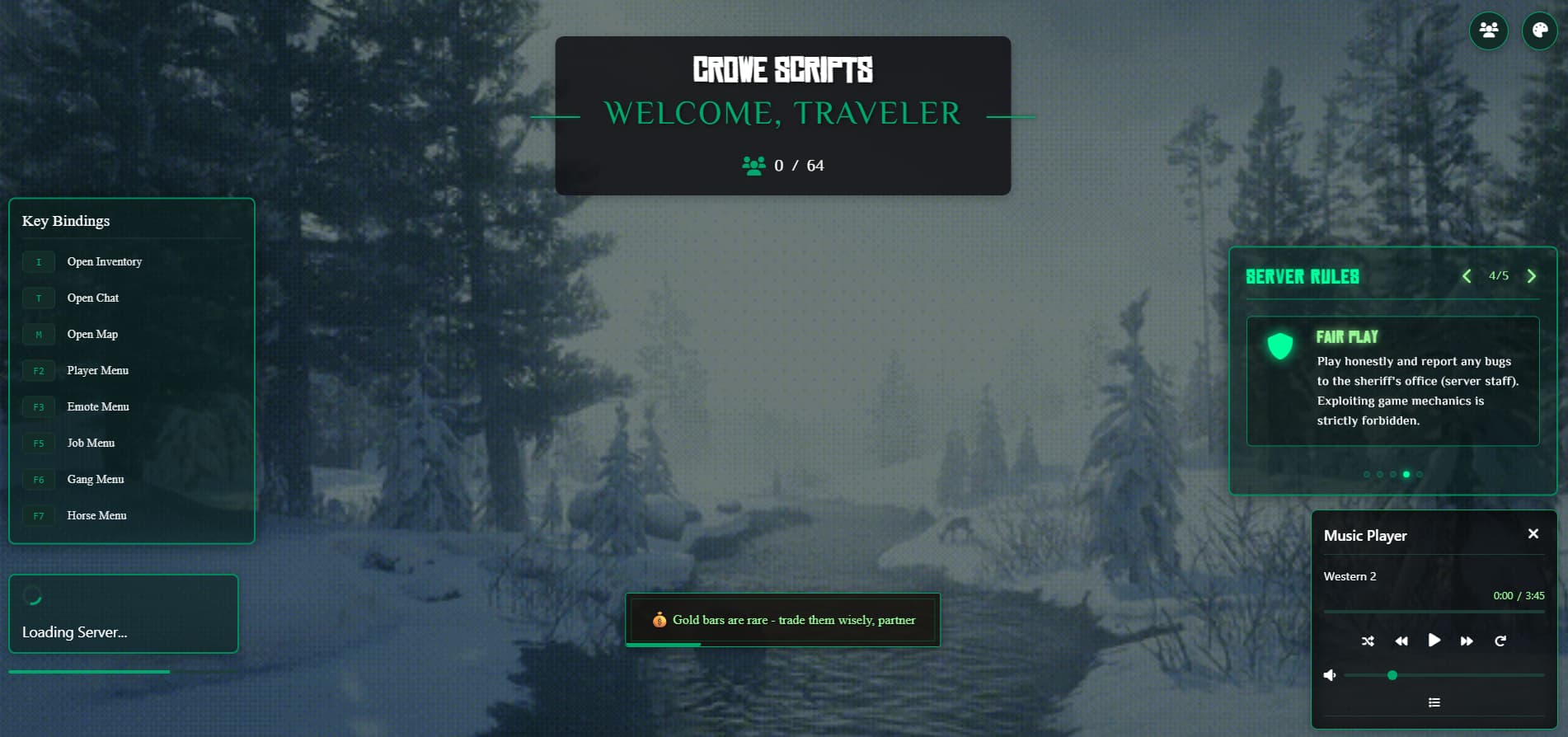Toggle repeat in the Music Player
The height and width of the screenshot is (737, 1568).
click(1500, 641)
